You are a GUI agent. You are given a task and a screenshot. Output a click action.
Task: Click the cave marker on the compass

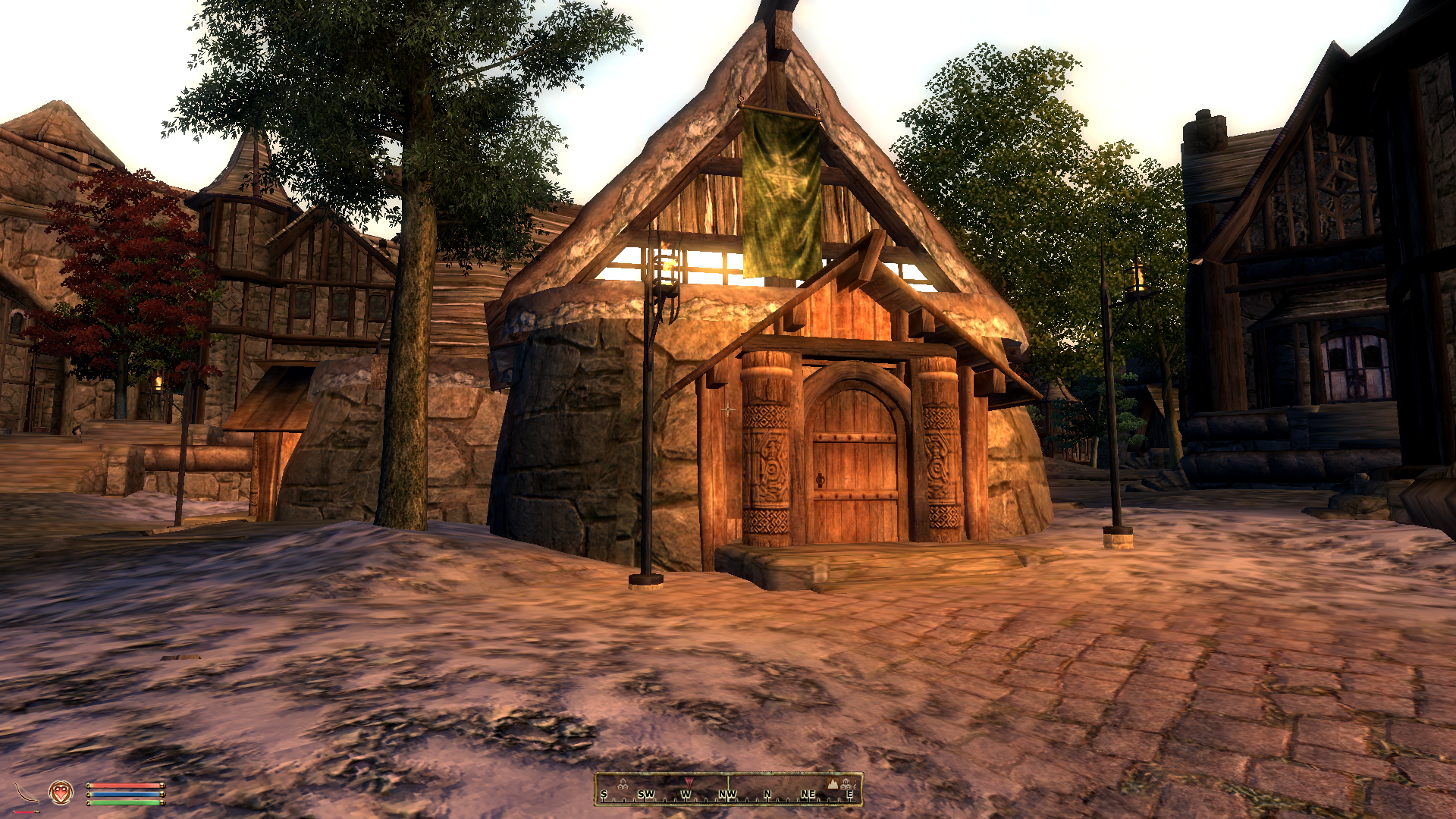point(833,783)
